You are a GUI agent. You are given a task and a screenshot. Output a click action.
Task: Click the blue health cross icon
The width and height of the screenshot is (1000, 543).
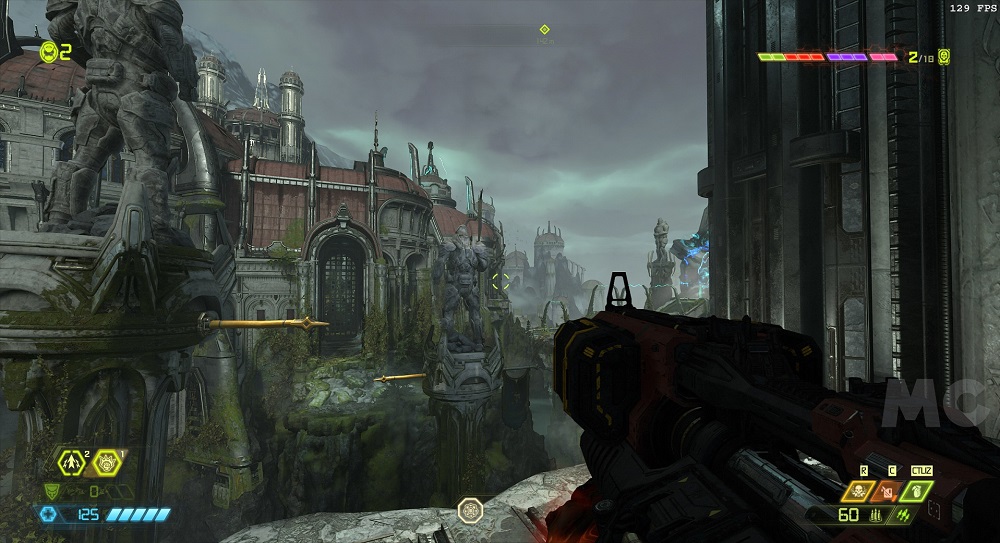46,514
